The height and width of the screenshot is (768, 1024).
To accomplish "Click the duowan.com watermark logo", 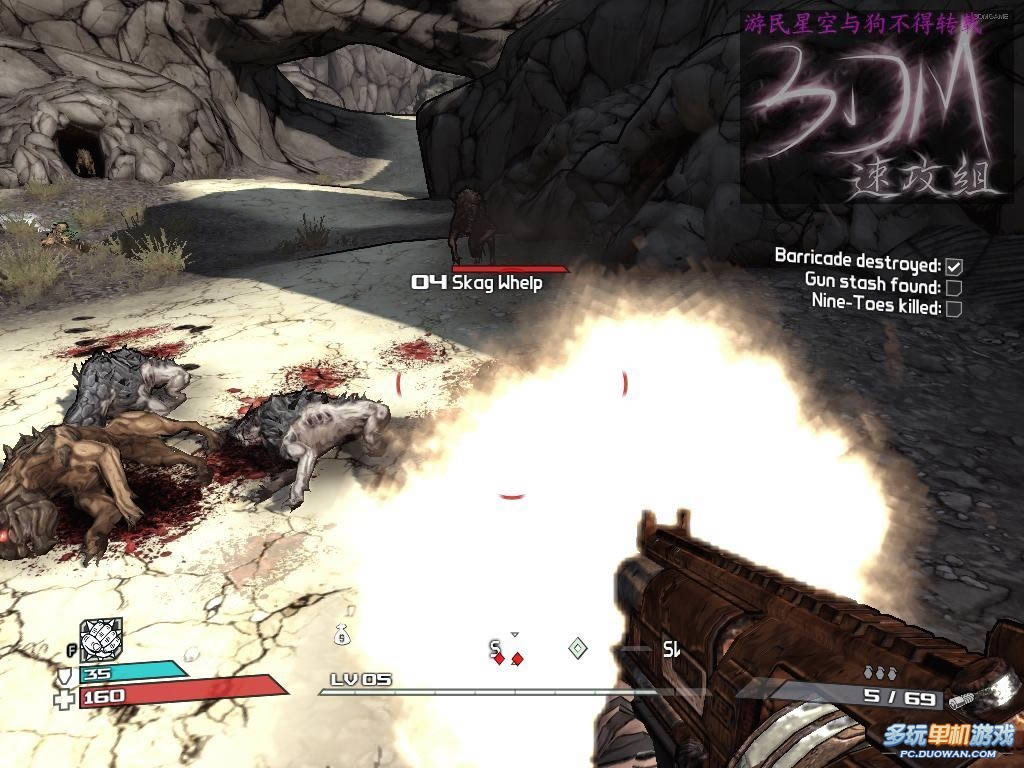I will [x=947, y=739].
